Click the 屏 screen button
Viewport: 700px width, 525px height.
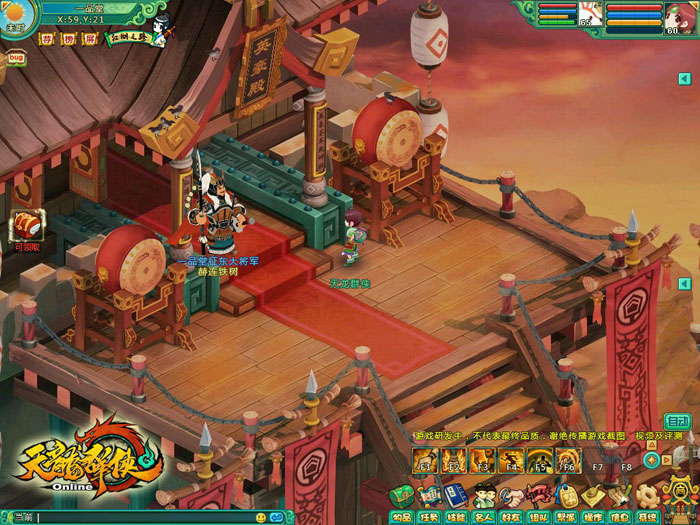90,40
